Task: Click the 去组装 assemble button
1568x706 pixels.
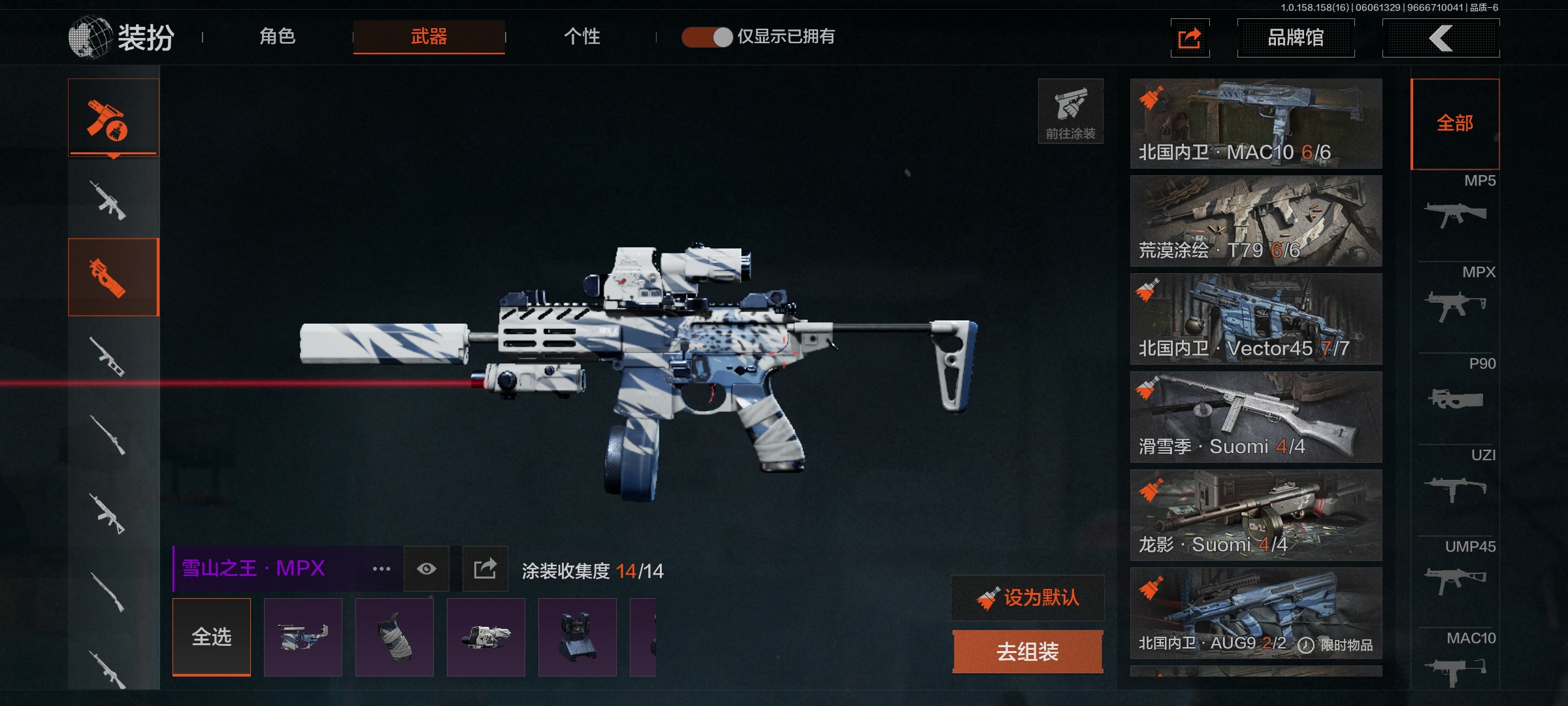Action: [x=1028, y=651]
